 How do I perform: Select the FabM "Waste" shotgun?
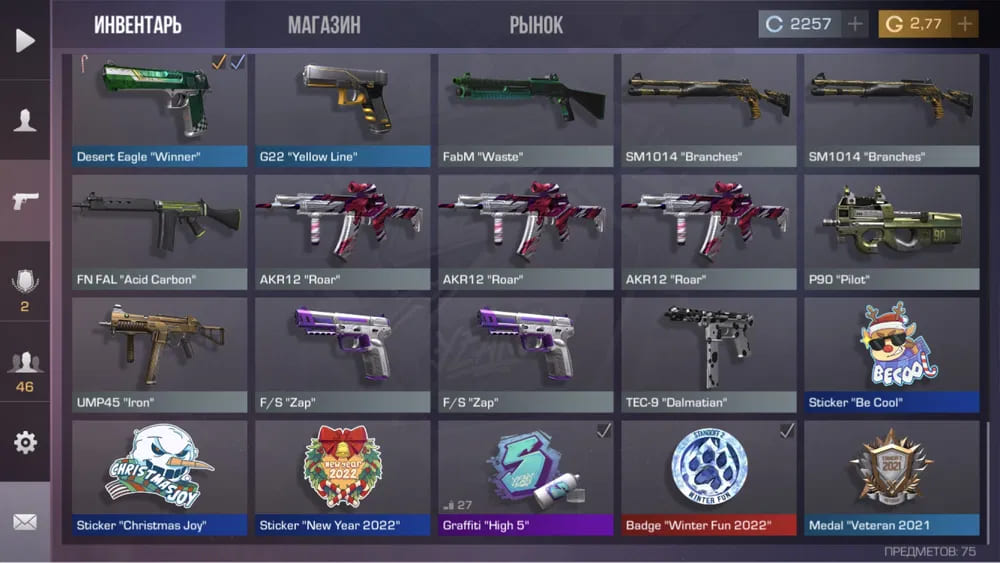click(x=526, y=110)
